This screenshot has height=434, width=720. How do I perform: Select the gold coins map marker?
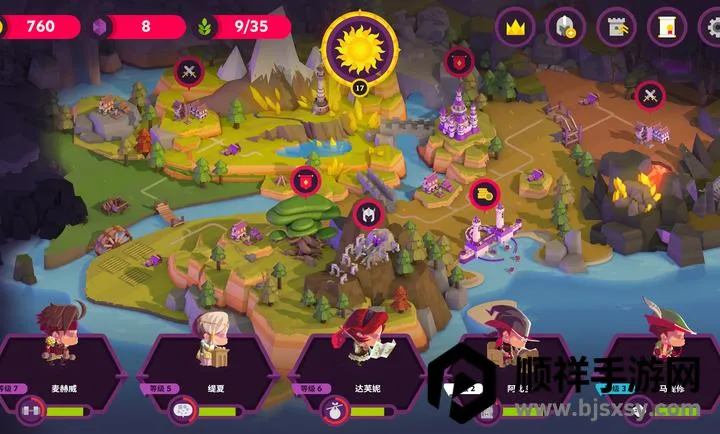point(484,193)
